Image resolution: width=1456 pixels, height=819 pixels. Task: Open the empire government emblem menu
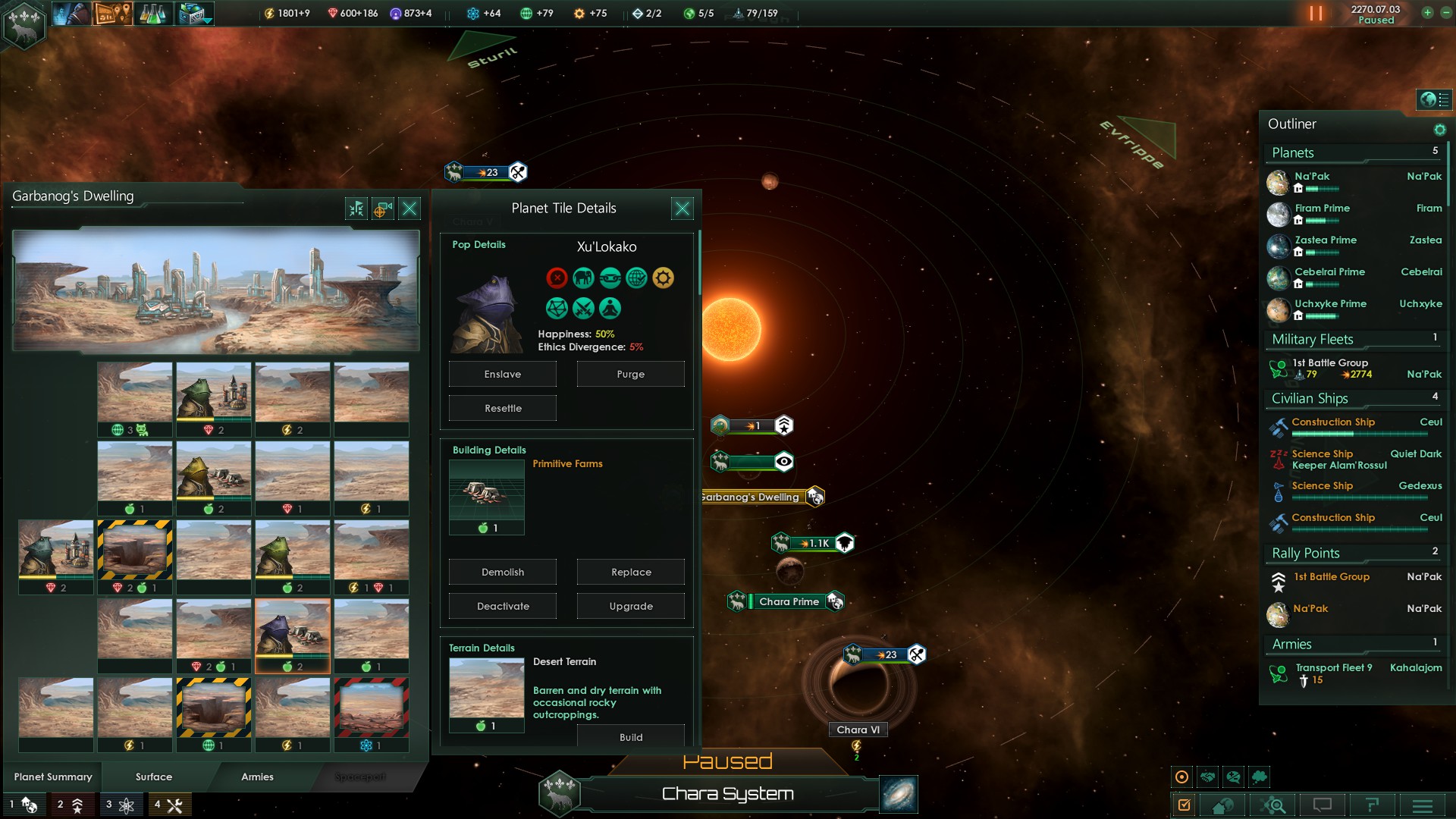click(x=24, y=24)
